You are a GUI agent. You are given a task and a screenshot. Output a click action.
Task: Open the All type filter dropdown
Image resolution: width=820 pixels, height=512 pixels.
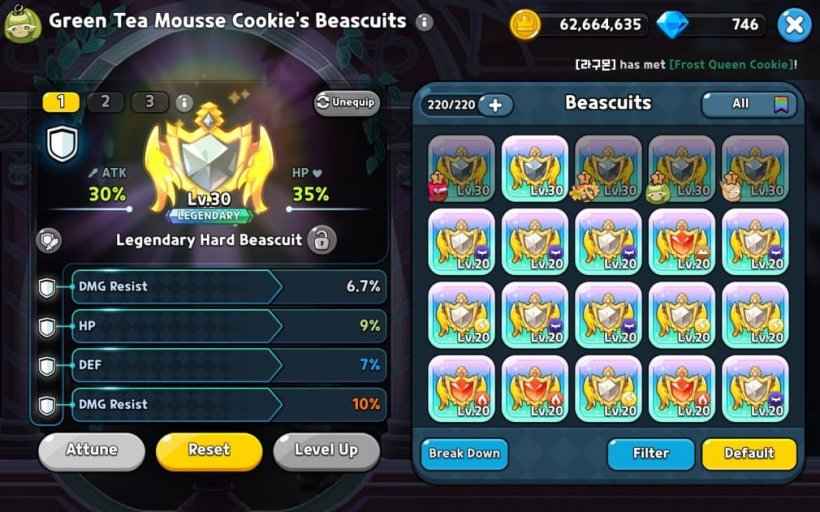tap(749, 104)
